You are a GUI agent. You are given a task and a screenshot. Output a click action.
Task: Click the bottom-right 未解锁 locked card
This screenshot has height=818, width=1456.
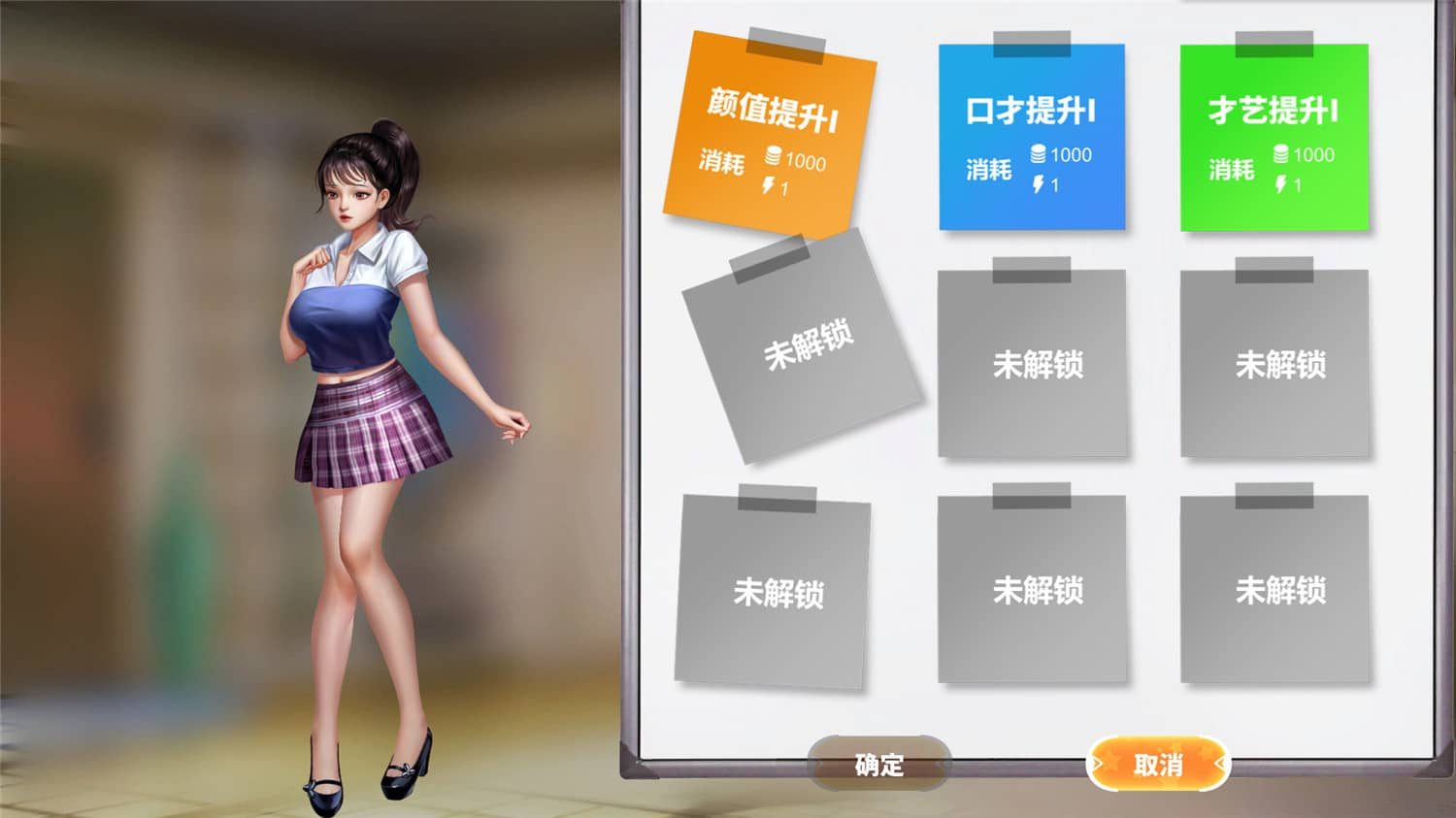[x=1276, y=590]
